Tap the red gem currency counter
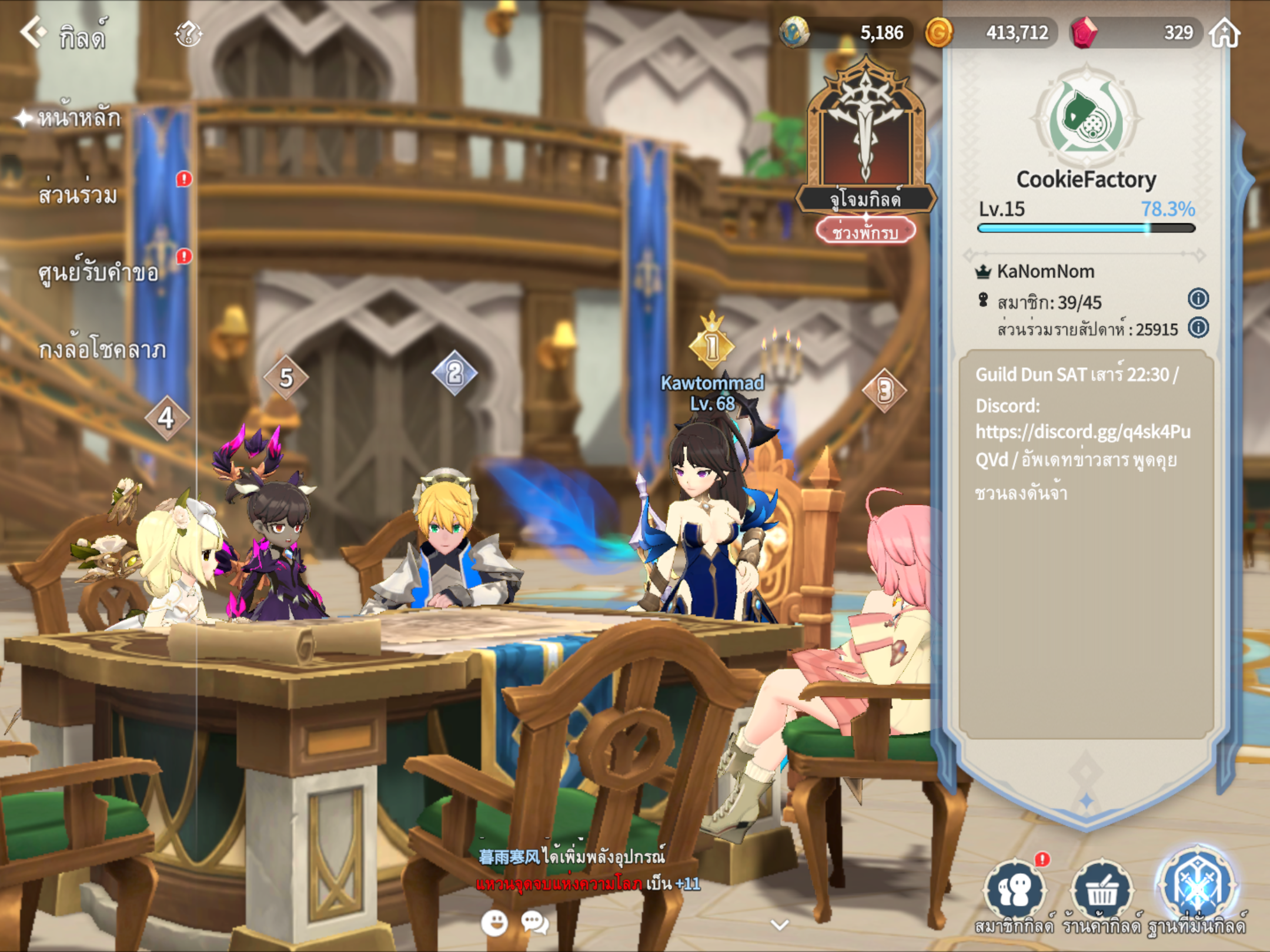The width and height of the screenshot is (1270, 952). 1135,32
